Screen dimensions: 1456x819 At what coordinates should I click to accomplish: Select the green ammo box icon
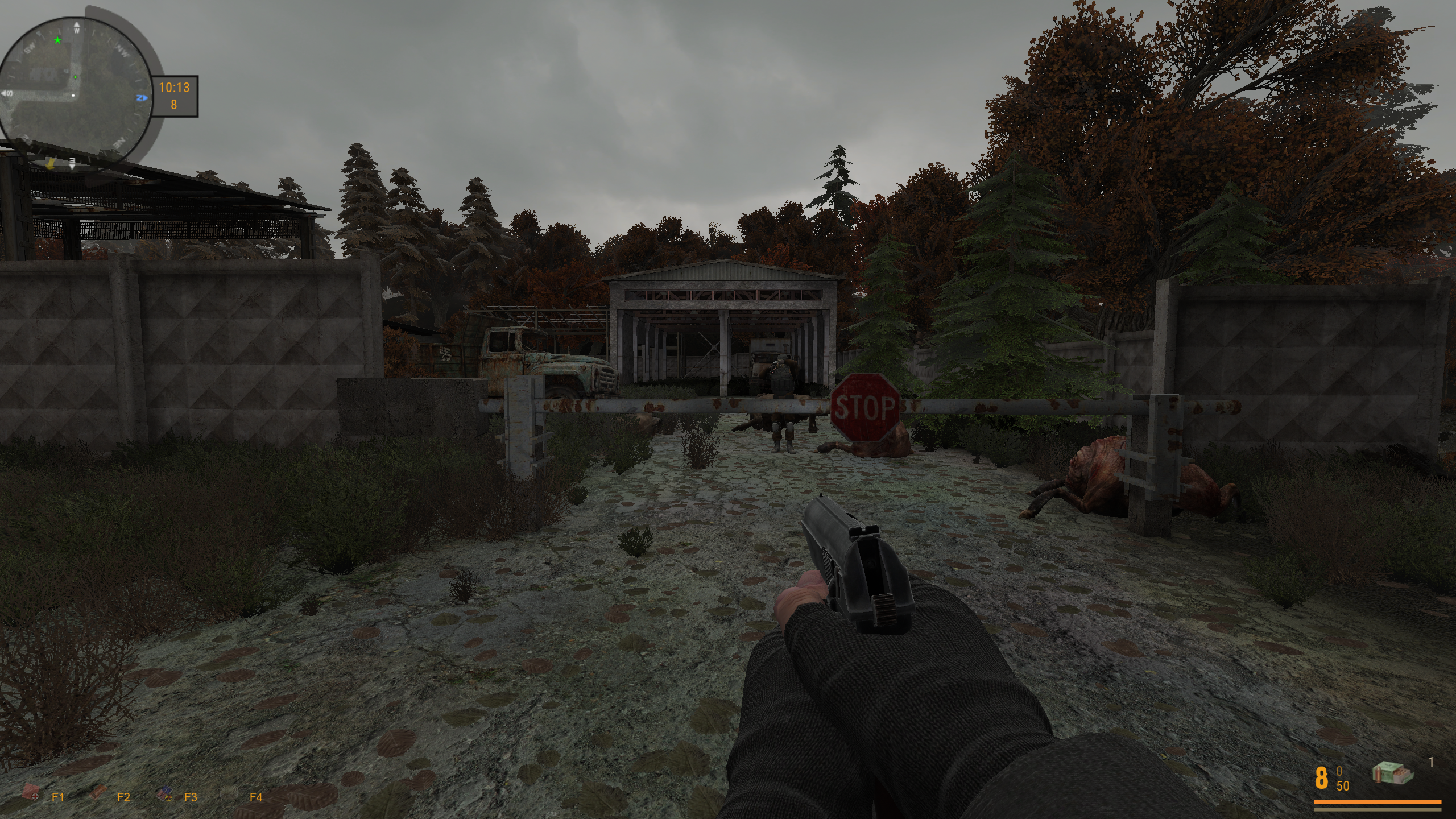pyautogui.click(x=1388, y=773)
